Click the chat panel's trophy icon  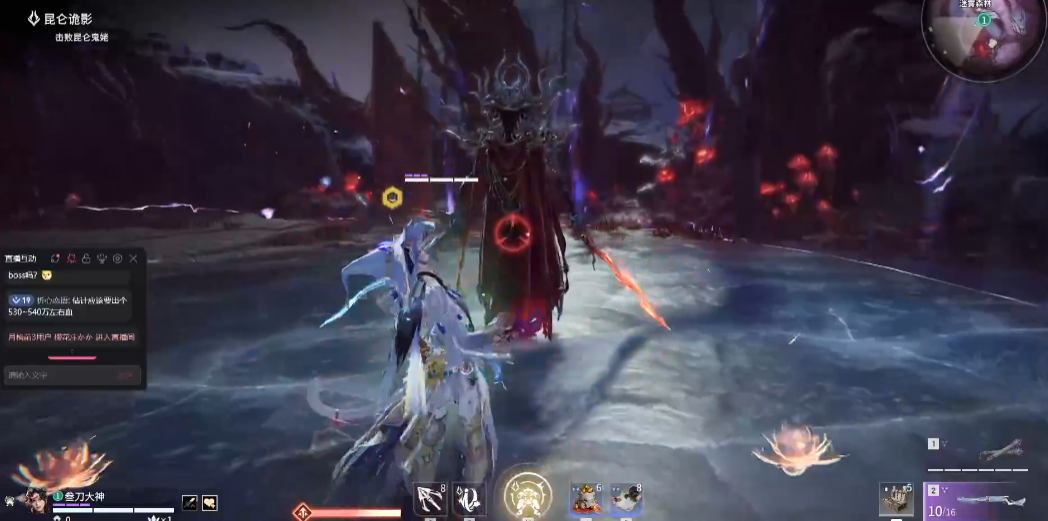pyautogui.click(x=102, y=258)
